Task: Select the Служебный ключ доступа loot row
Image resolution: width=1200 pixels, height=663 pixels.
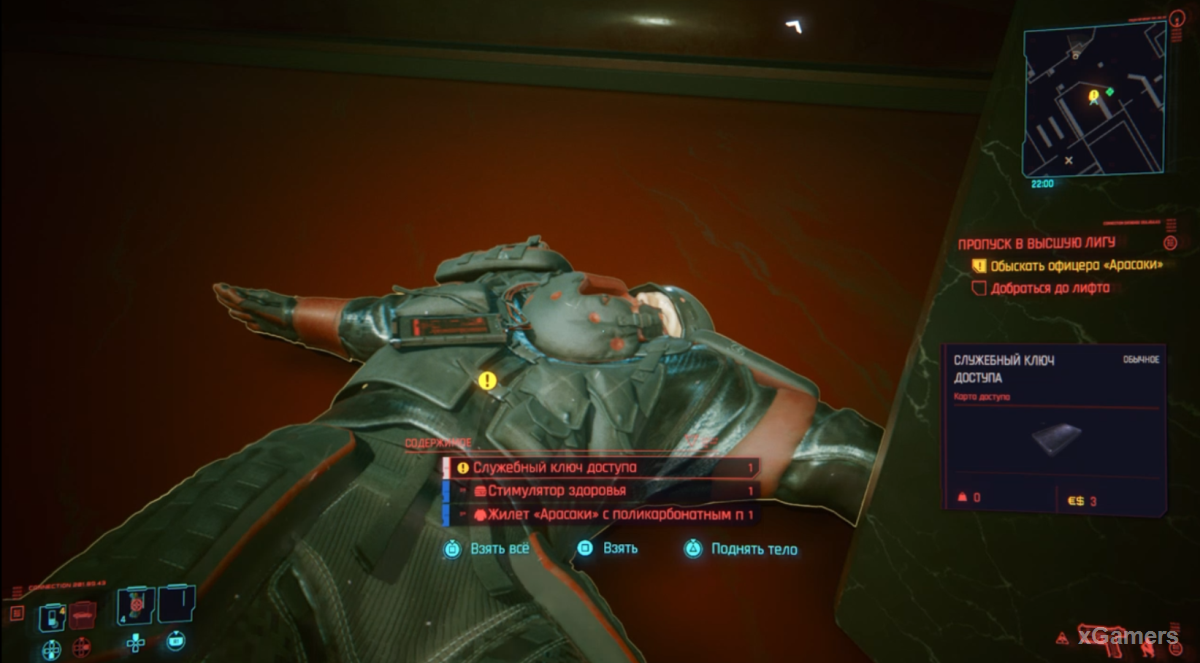Action: [x=600, y=467]
